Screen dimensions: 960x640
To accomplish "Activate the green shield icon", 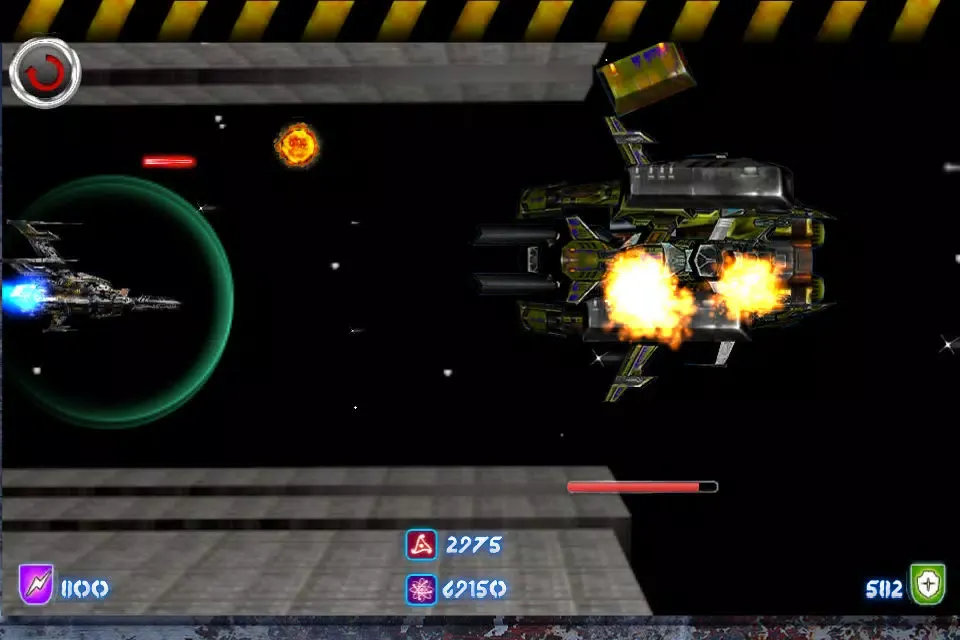I will 927,585.
